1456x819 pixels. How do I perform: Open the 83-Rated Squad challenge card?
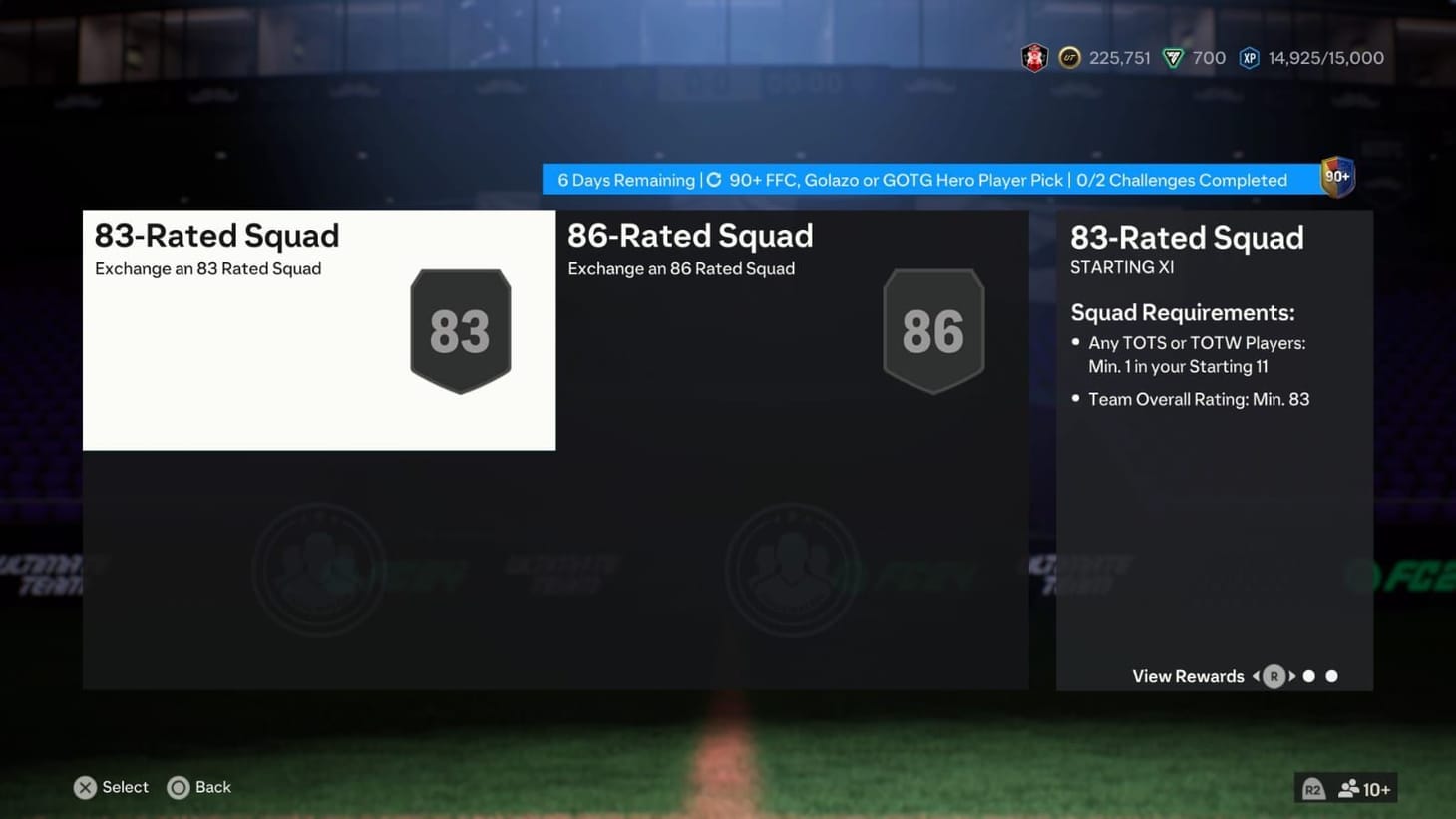tap(319, 330)
